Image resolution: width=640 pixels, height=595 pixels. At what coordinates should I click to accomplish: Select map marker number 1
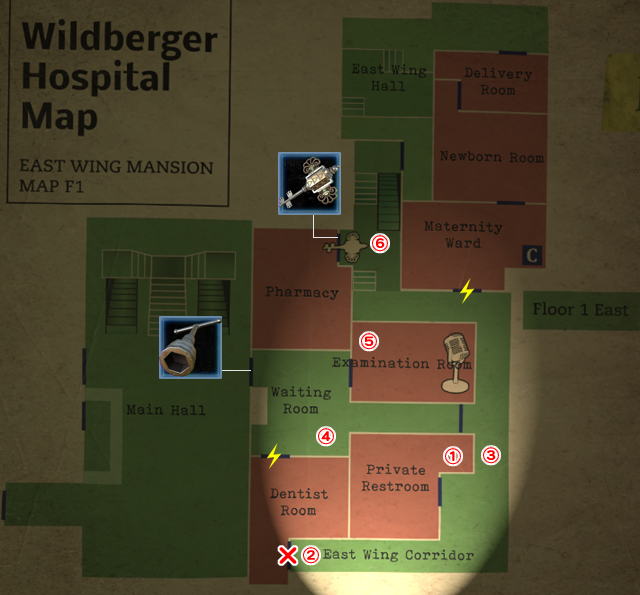pos(453,455)
